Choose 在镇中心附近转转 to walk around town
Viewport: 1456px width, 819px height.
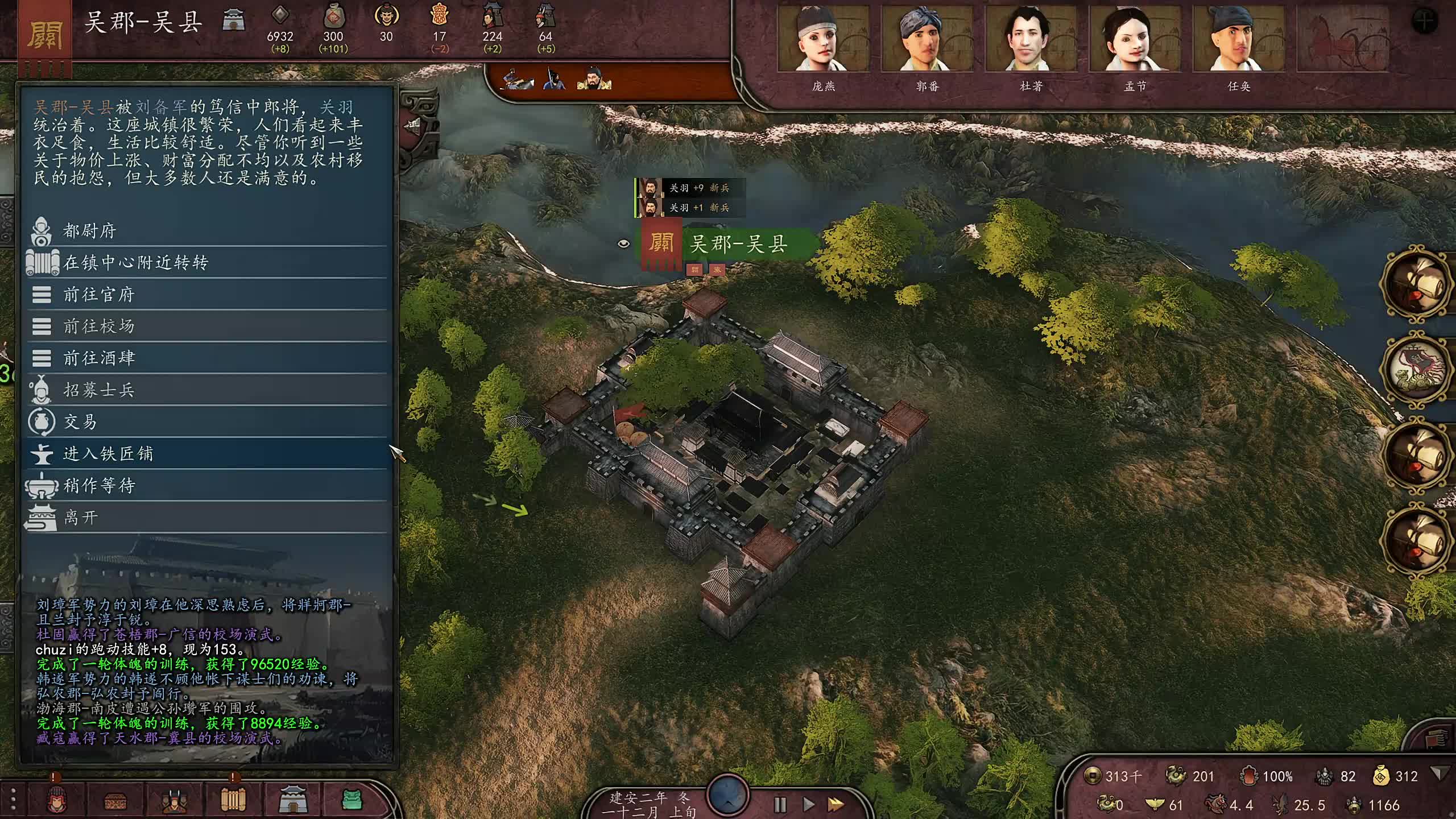135,263
